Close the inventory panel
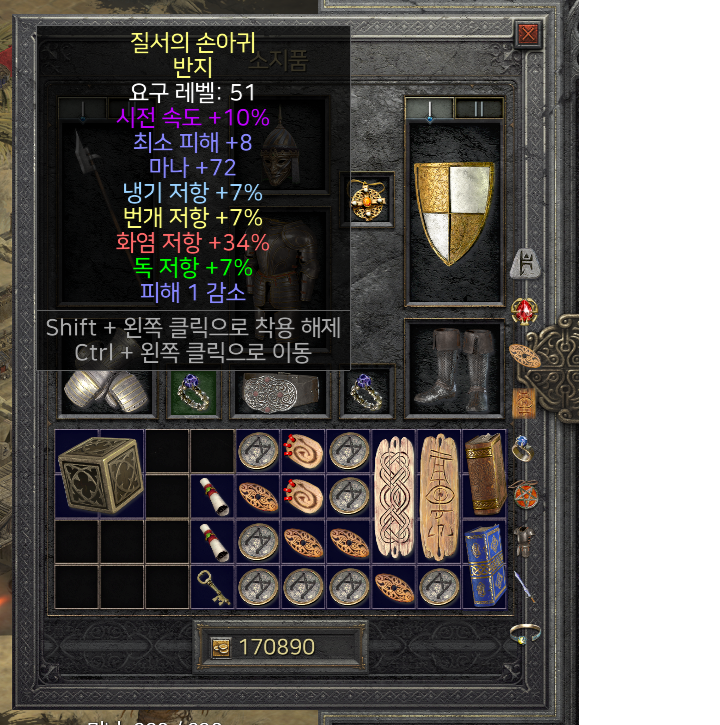The height and width of the screenshot is (725, 720). coord(528,36)
